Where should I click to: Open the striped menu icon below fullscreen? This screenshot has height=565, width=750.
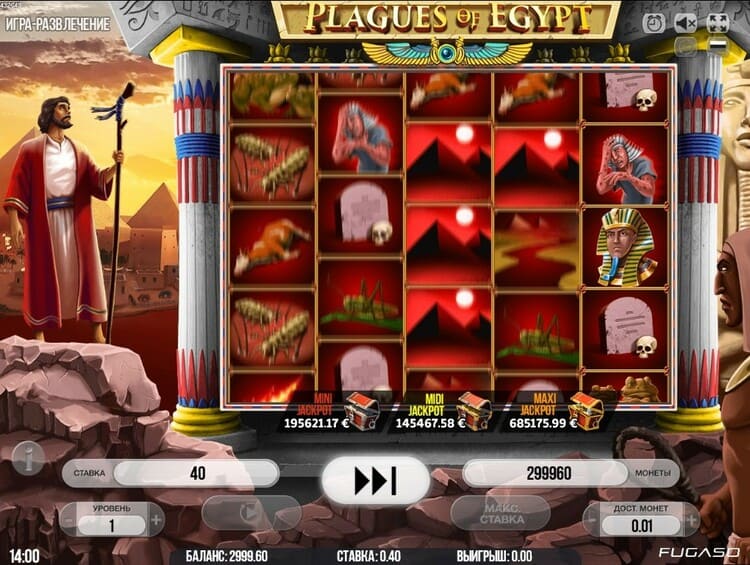tap(717, 45)
